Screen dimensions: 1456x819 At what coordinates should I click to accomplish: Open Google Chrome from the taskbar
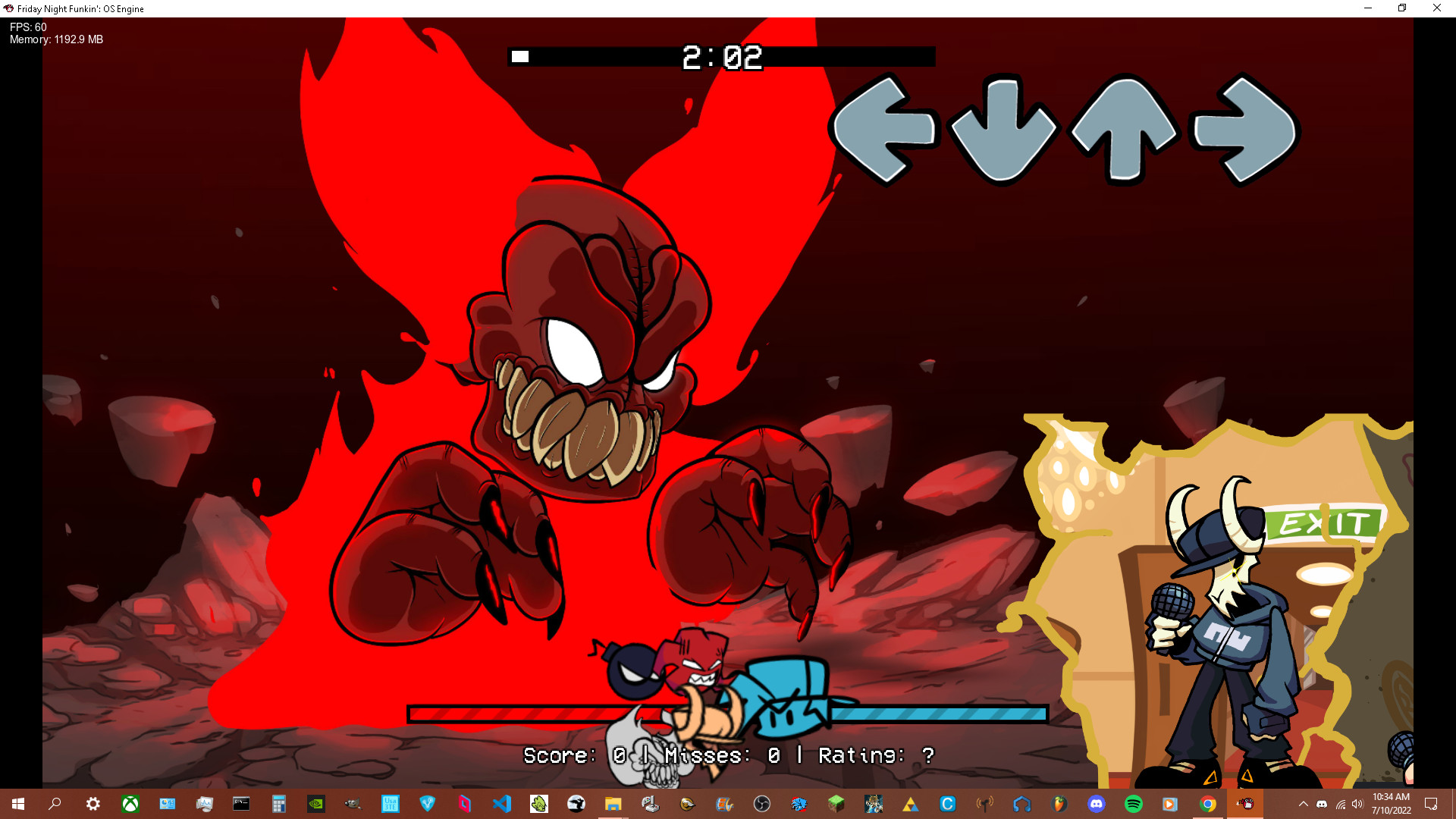point(1209,804)
